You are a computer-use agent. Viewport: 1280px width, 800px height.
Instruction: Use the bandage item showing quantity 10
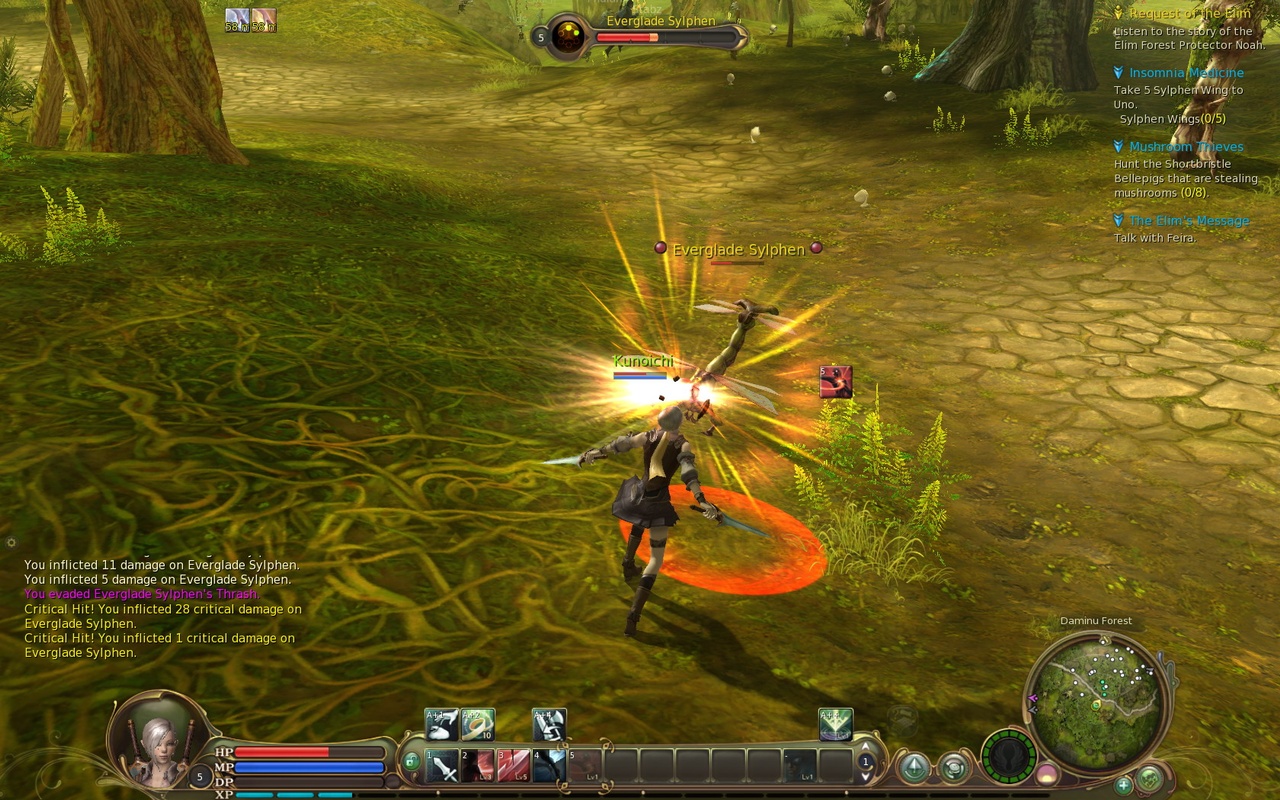point(476,723)
